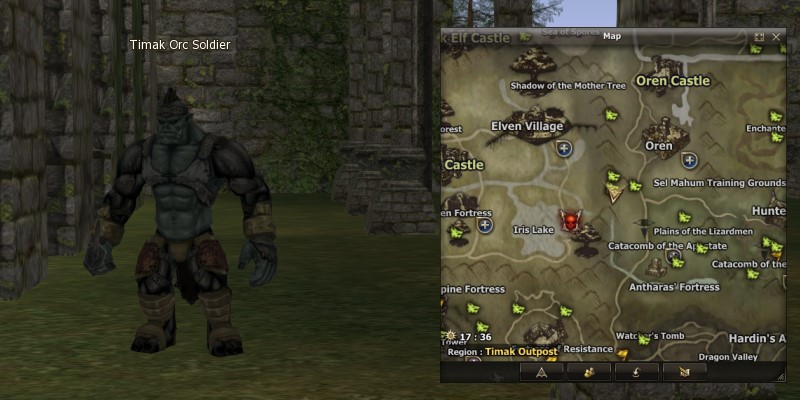Click the Iris Lake label on the map
Viewport: 800px width, 400px height.
pyautogui.click(x=531, y=229)
